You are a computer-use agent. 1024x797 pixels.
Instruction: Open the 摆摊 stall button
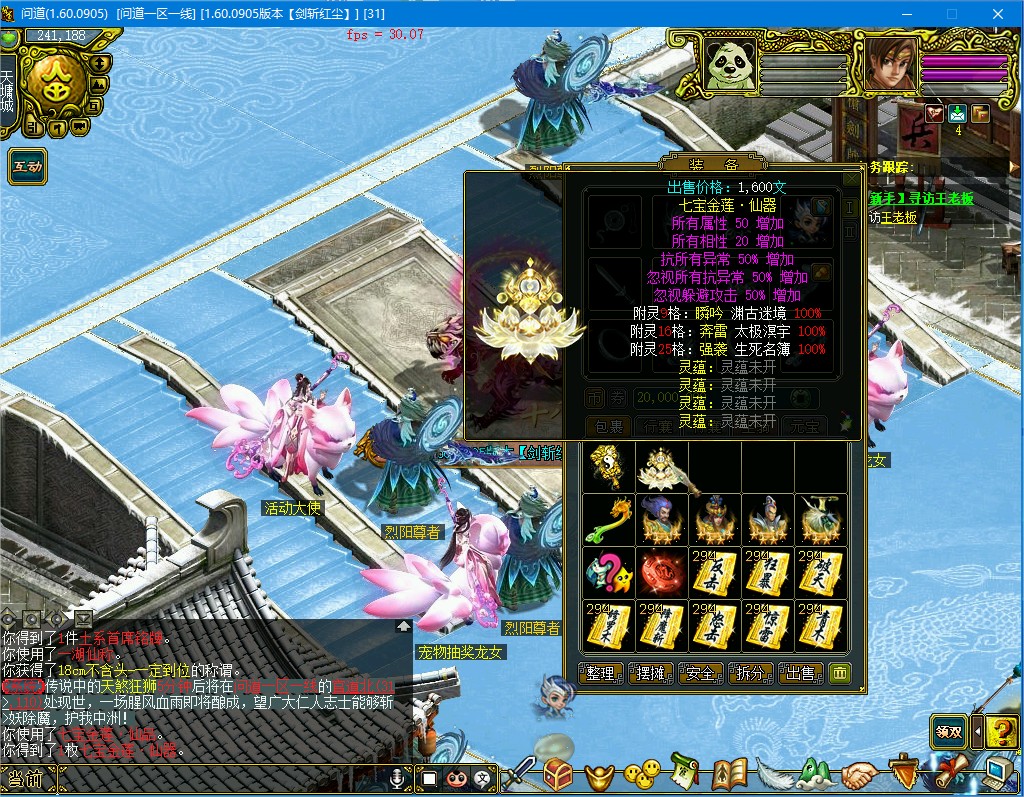(x=651, y=673)
